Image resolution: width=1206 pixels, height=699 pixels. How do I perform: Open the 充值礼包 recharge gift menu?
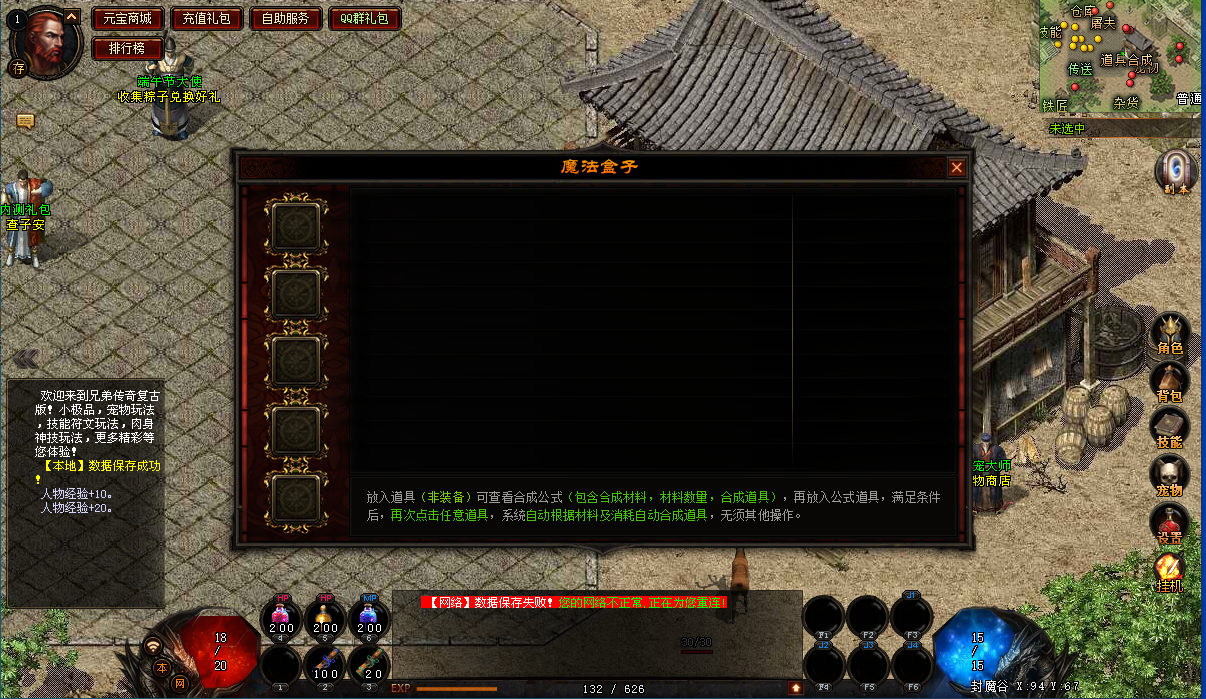207,19
